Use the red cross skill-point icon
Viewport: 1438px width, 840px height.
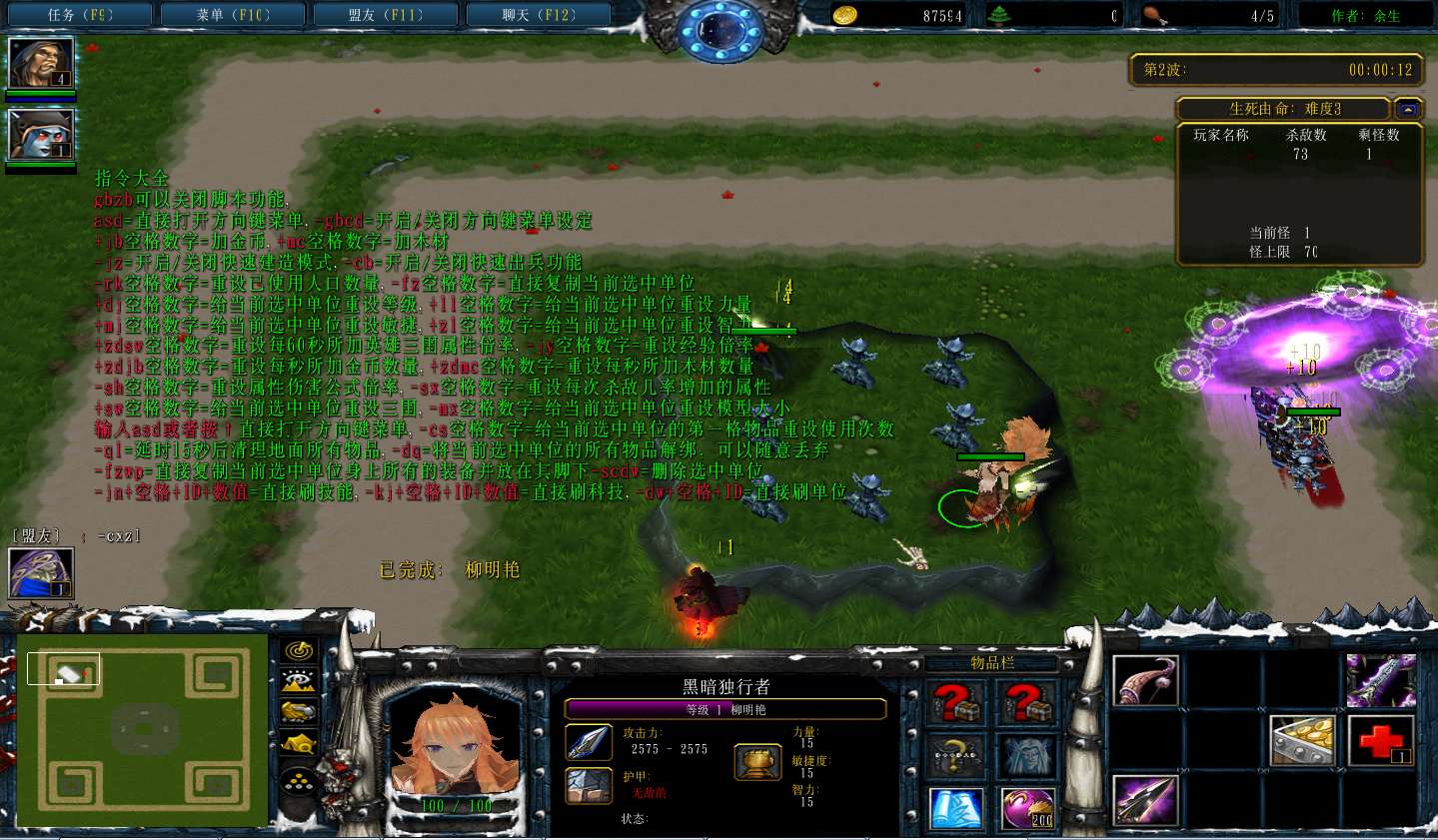[1381, 741]
